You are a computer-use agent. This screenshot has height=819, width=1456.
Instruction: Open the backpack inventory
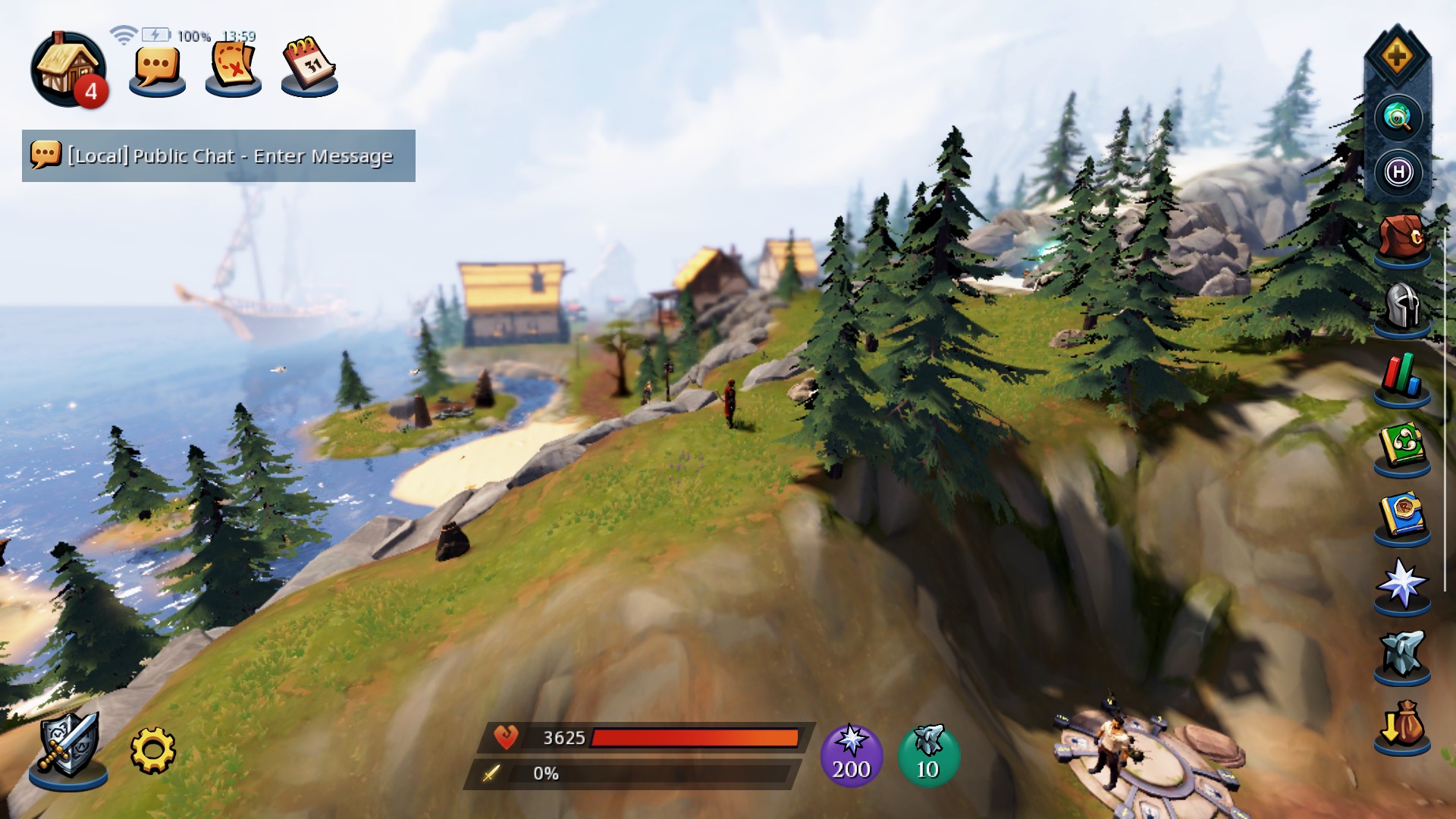1401,239
